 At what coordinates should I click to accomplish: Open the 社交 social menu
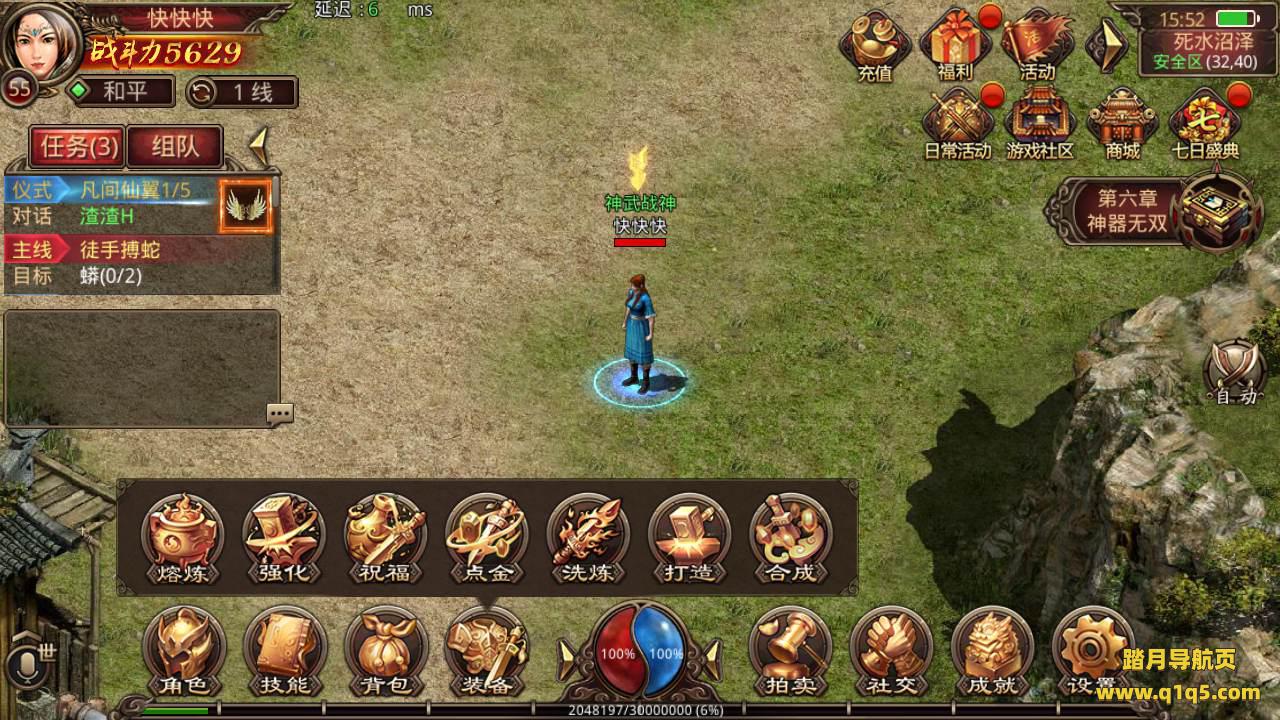[891, 650]
